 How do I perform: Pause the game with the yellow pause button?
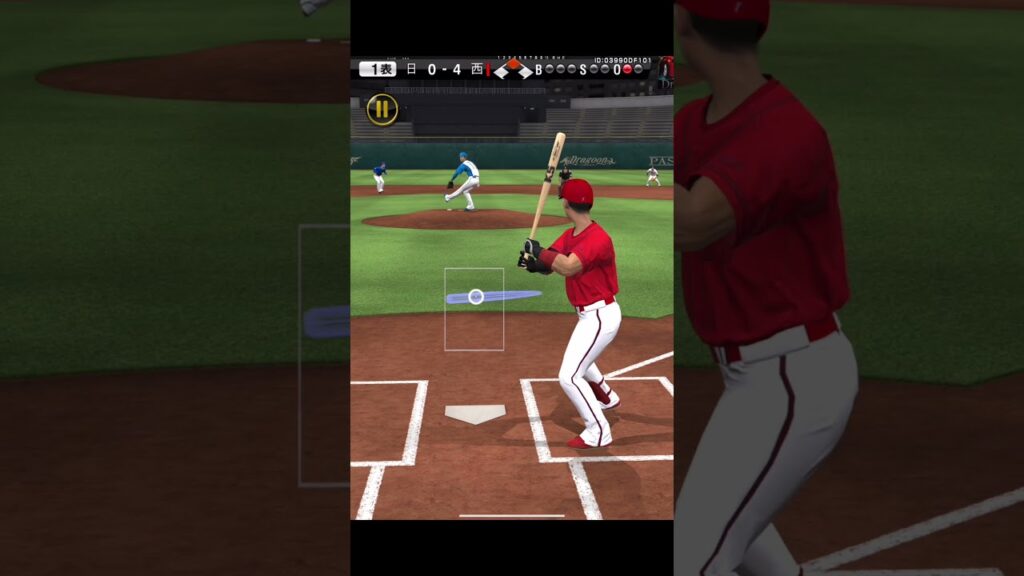click(382, 109)
